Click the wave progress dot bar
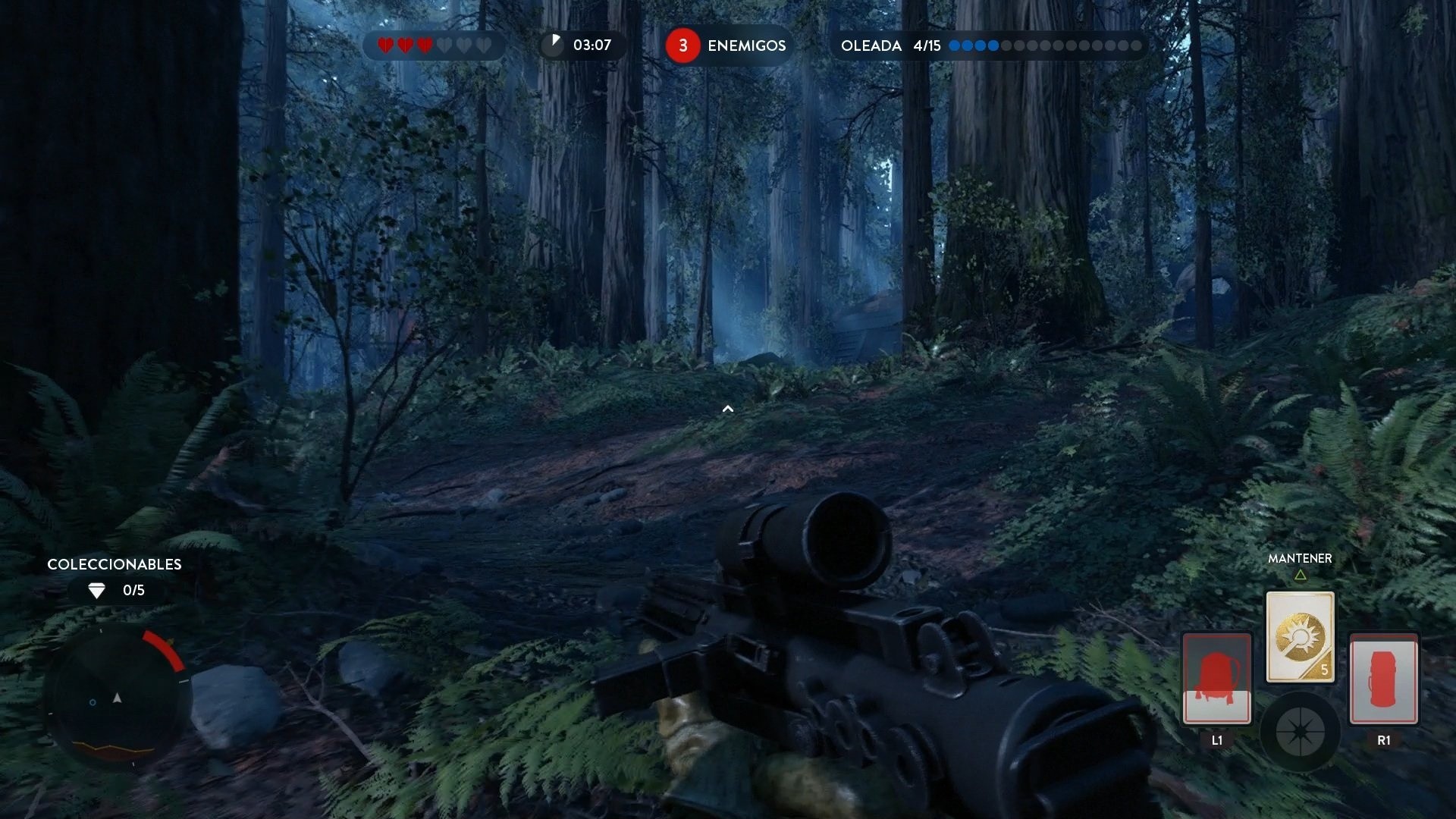The height and width of the screenshot is (819, 1456). pos(1048,45)
